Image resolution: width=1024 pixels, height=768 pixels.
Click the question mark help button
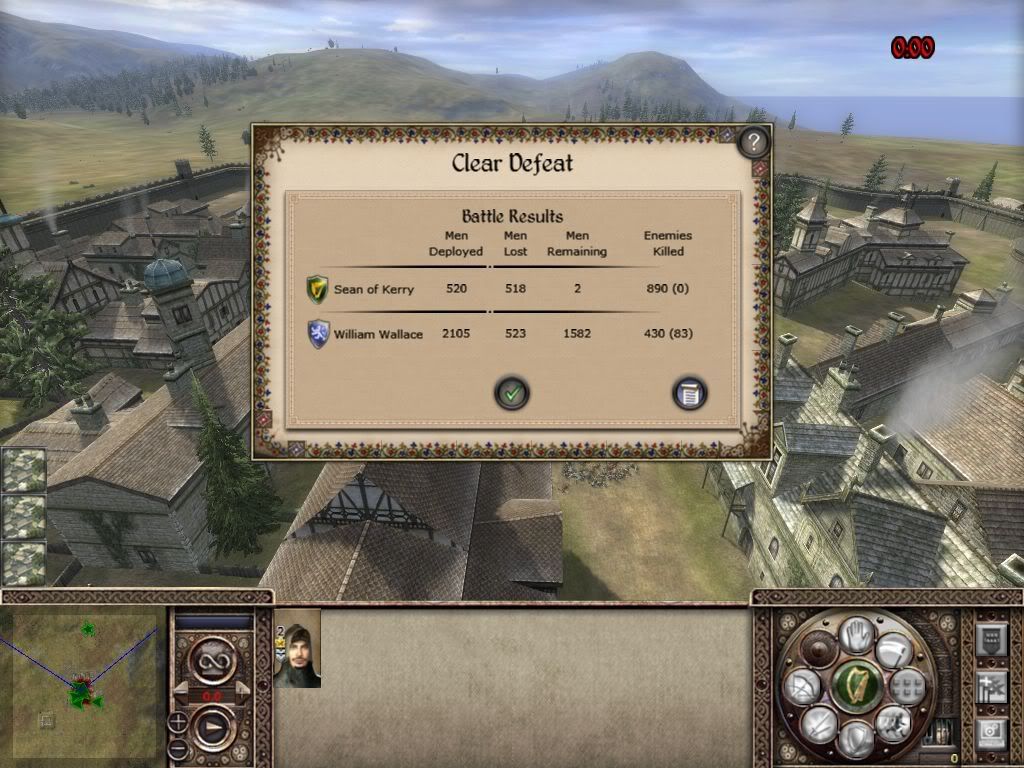click(753, 142)
